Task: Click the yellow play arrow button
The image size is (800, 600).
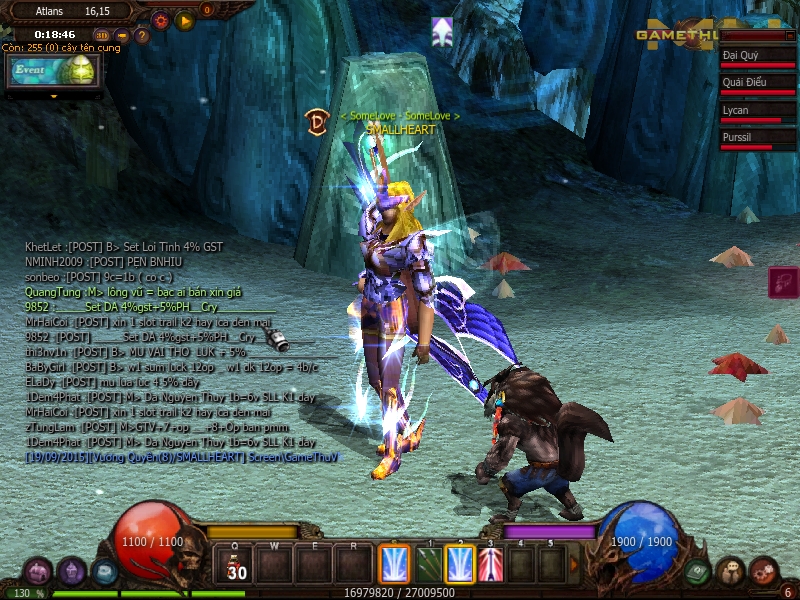Action: coord(184,19)
